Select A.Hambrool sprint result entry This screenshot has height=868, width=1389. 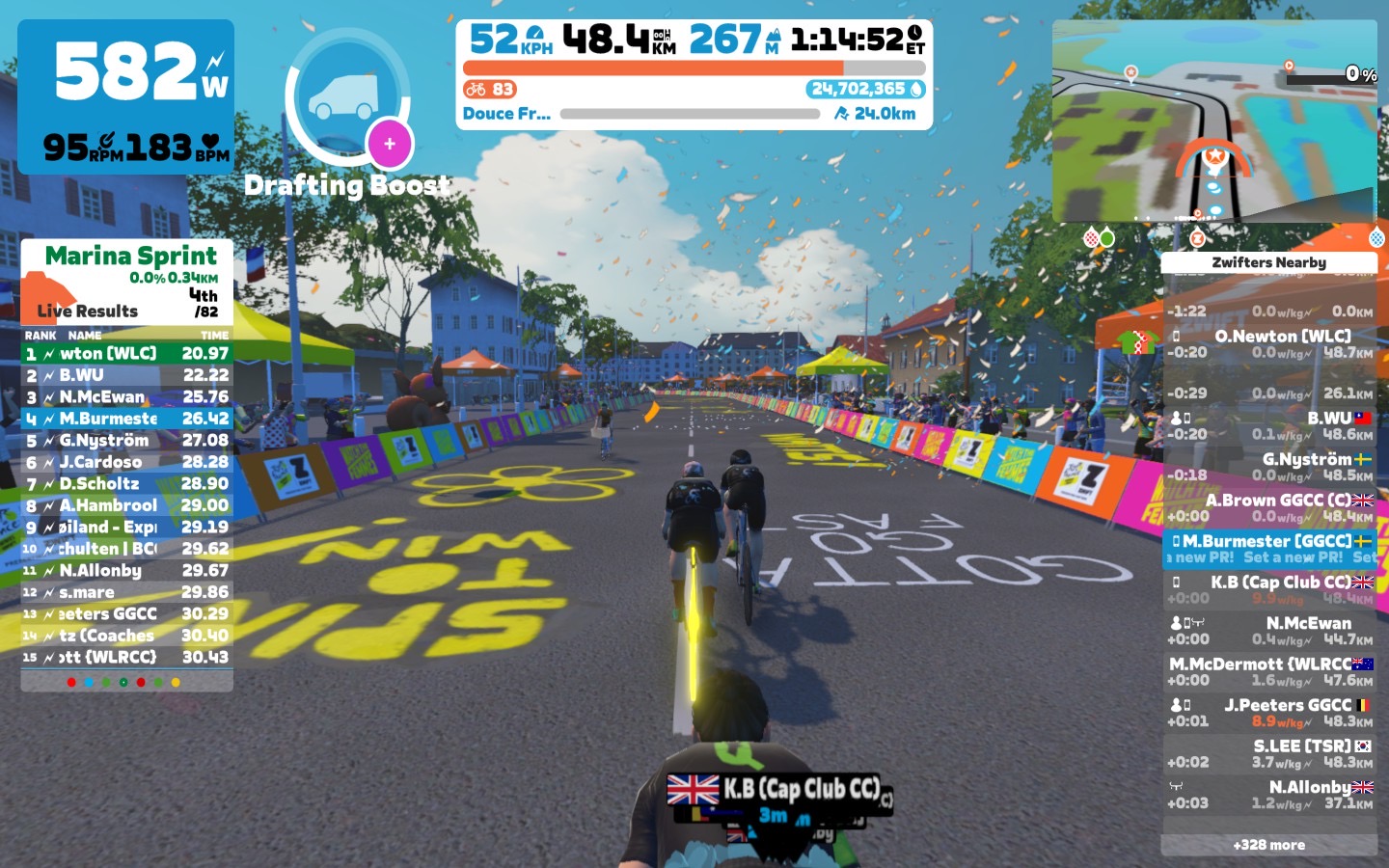[127, 505]
